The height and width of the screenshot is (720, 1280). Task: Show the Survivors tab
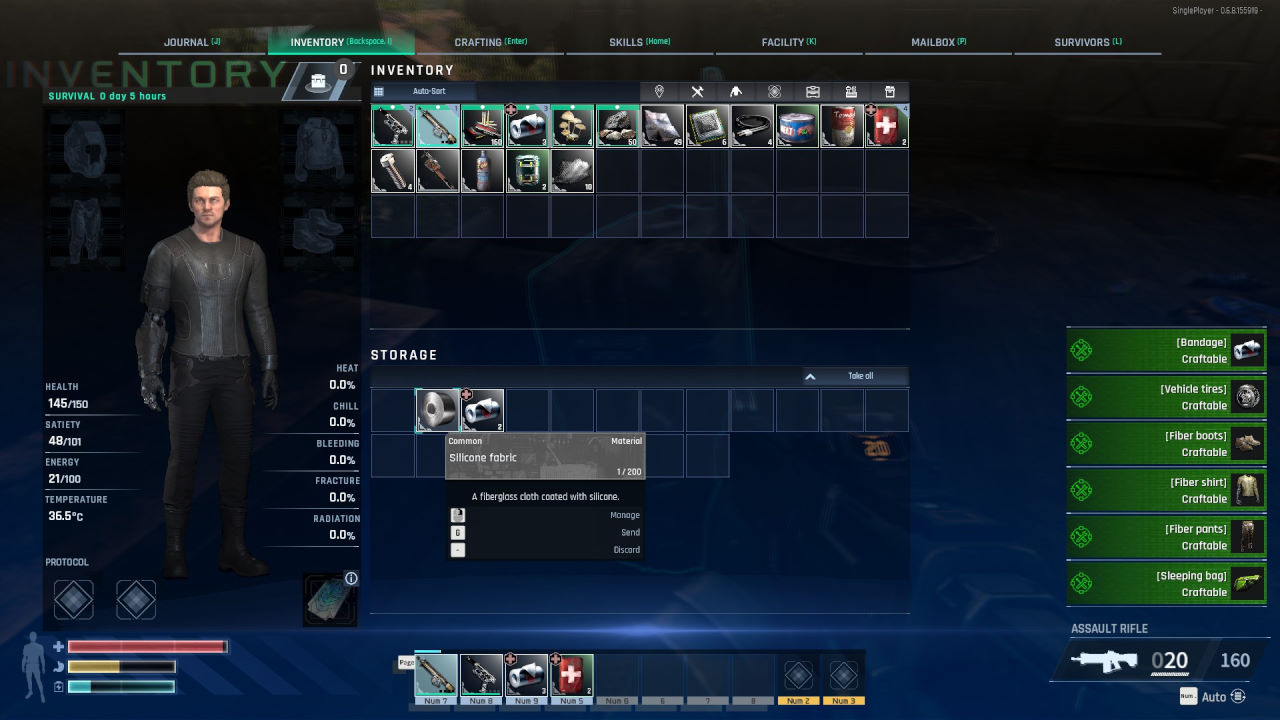pyautogui.click(x=1087, y=42)
